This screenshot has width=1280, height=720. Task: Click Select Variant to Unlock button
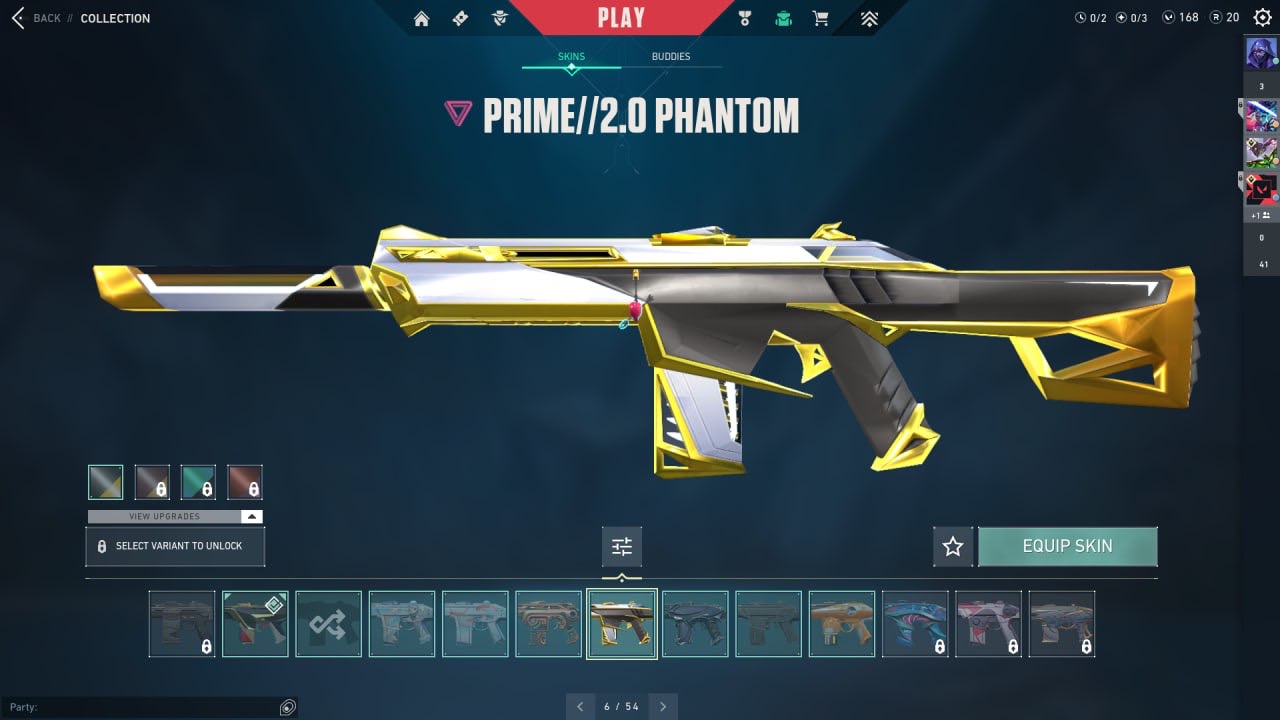(x=175, y=547)
